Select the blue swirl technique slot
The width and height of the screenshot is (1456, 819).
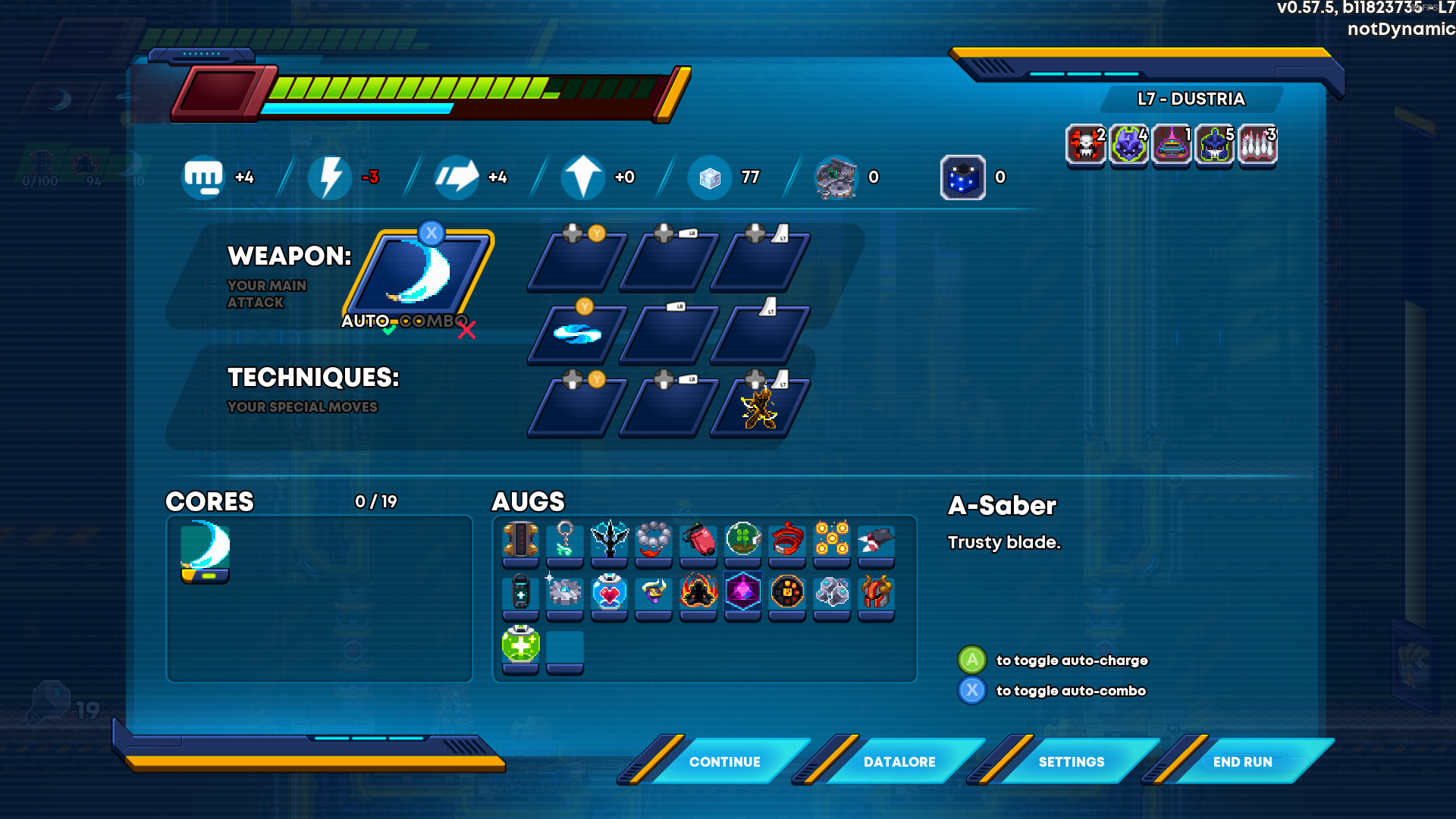click(577, 334)
